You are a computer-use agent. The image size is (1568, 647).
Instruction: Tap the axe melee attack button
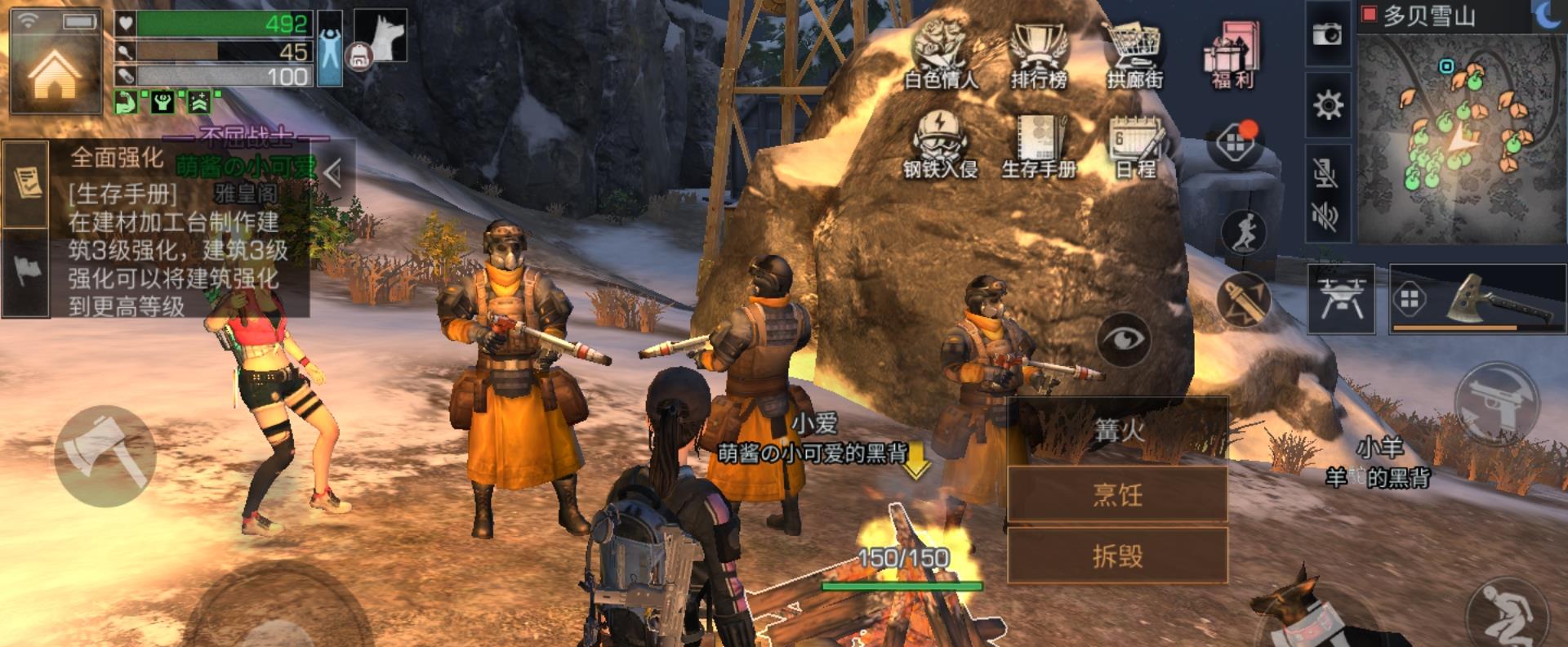coord(105,457)
